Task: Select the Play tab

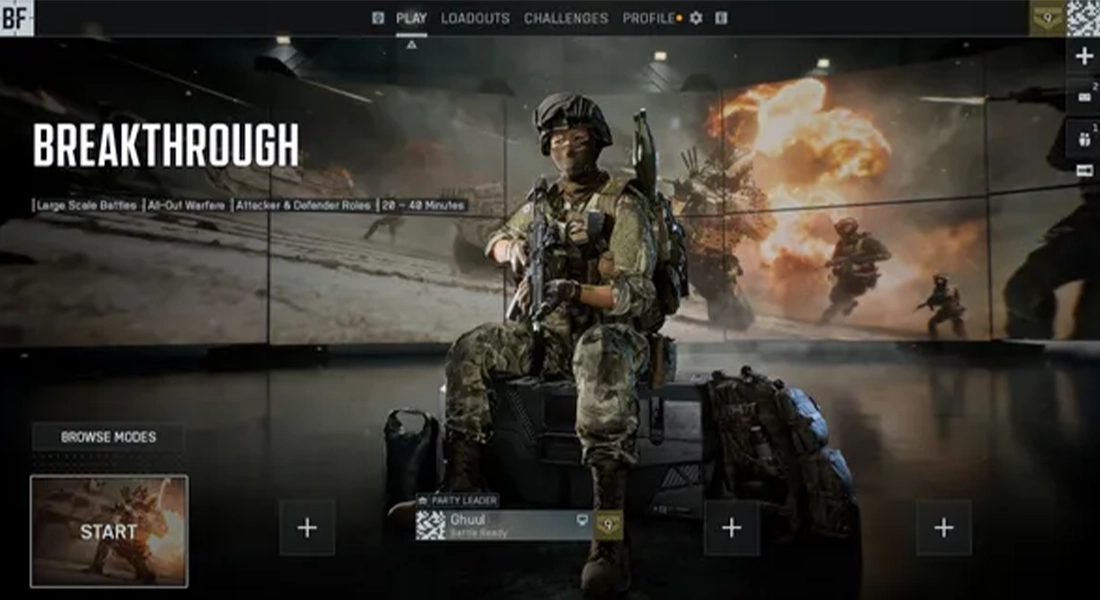Action: [x=411, y=18]
